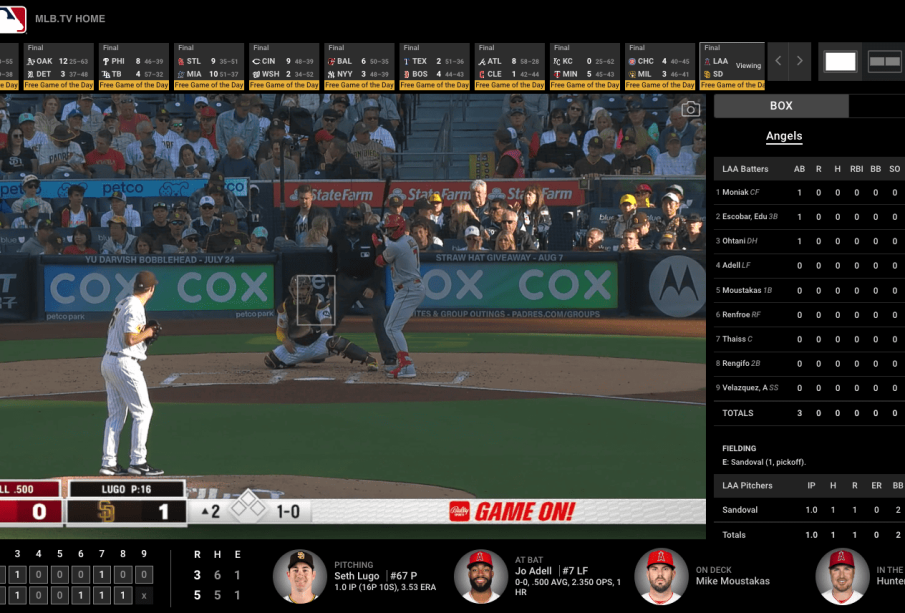Switch to single-screen video layout
The image size is (905, 613).
(x=841, y=61)
